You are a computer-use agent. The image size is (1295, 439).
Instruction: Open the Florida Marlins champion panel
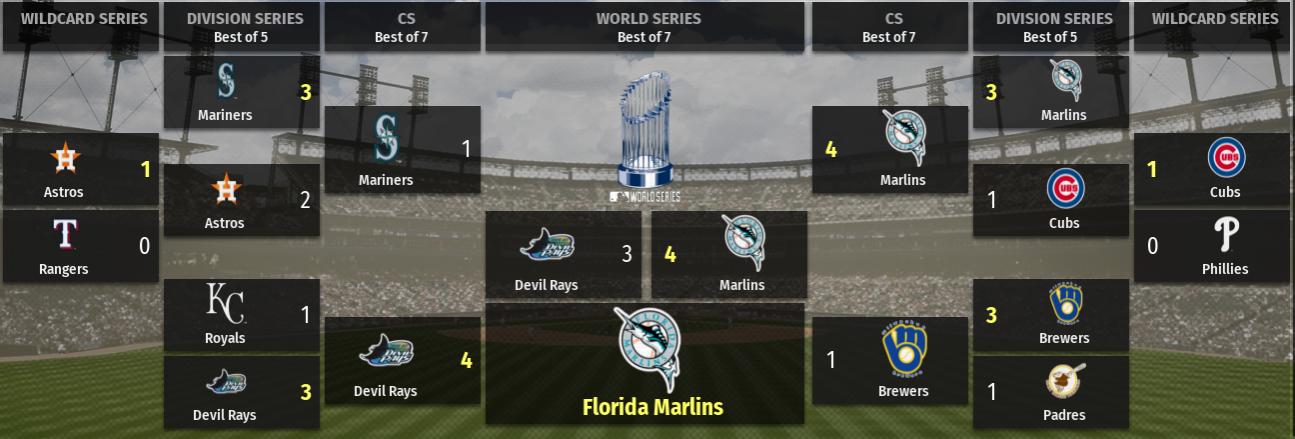tap(644, 364)
